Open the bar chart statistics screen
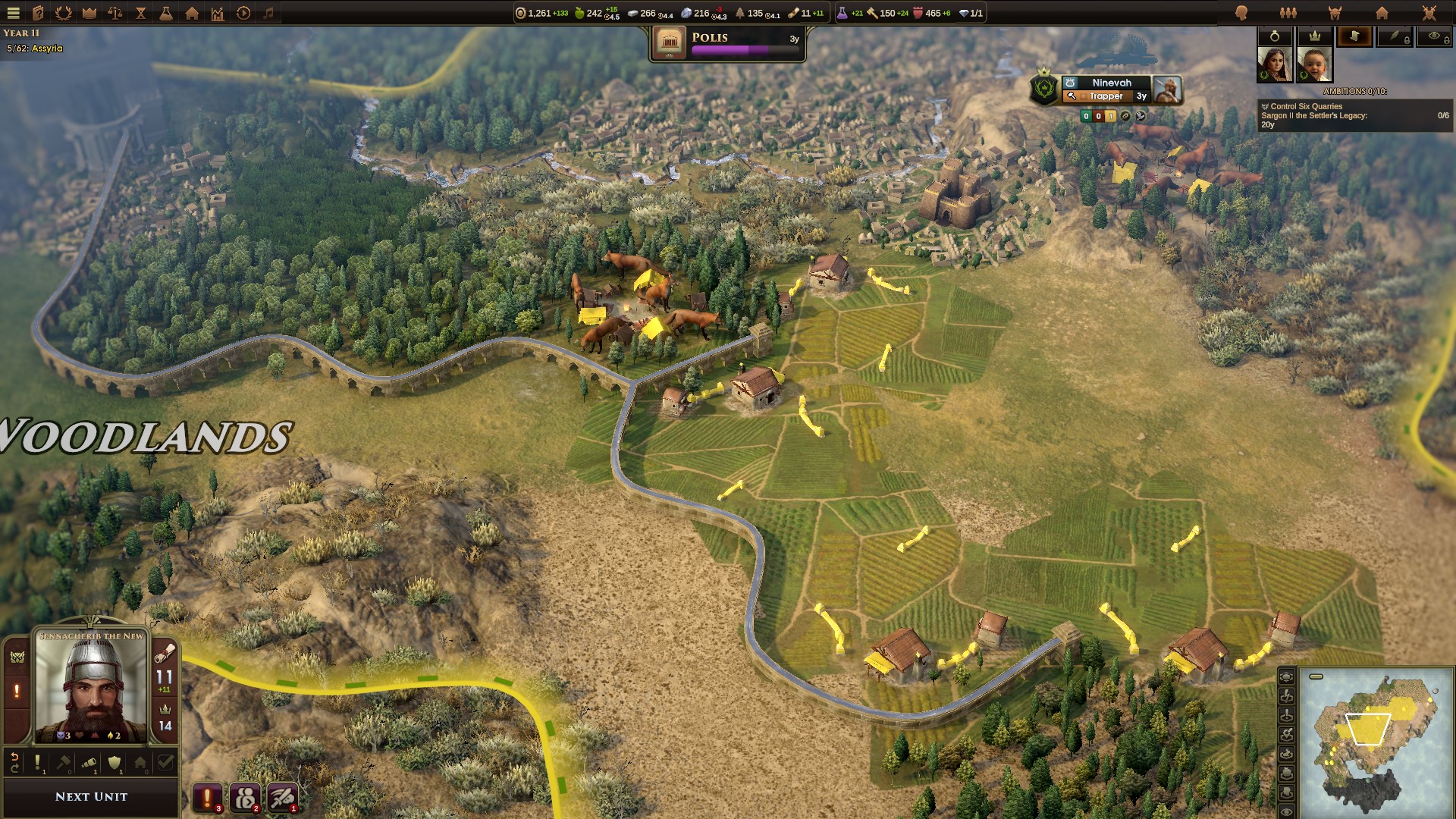Screen dimensions: 1456x819 pyautogui.click(x=218, y=13)
